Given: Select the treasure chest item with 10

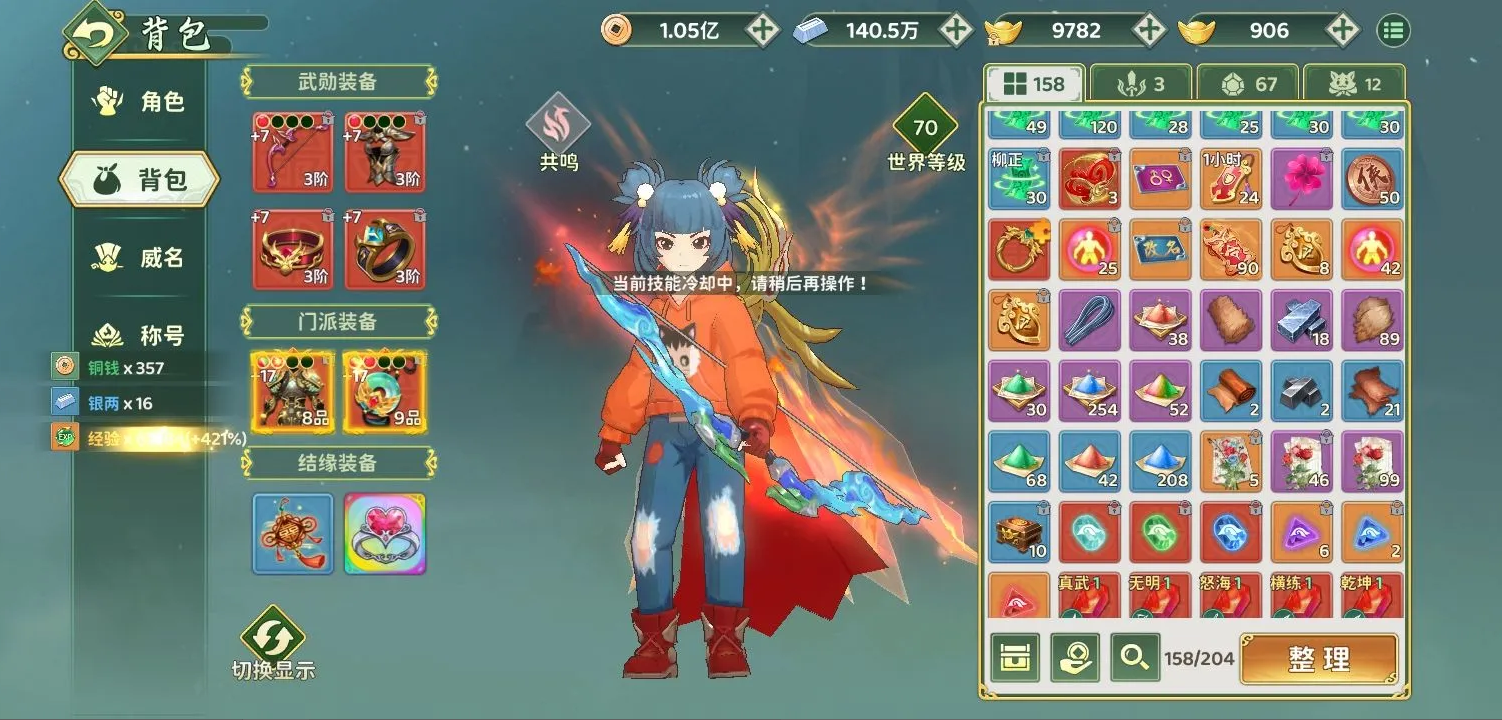Looking at the screenshot, I should click(x=1019, y=532).
